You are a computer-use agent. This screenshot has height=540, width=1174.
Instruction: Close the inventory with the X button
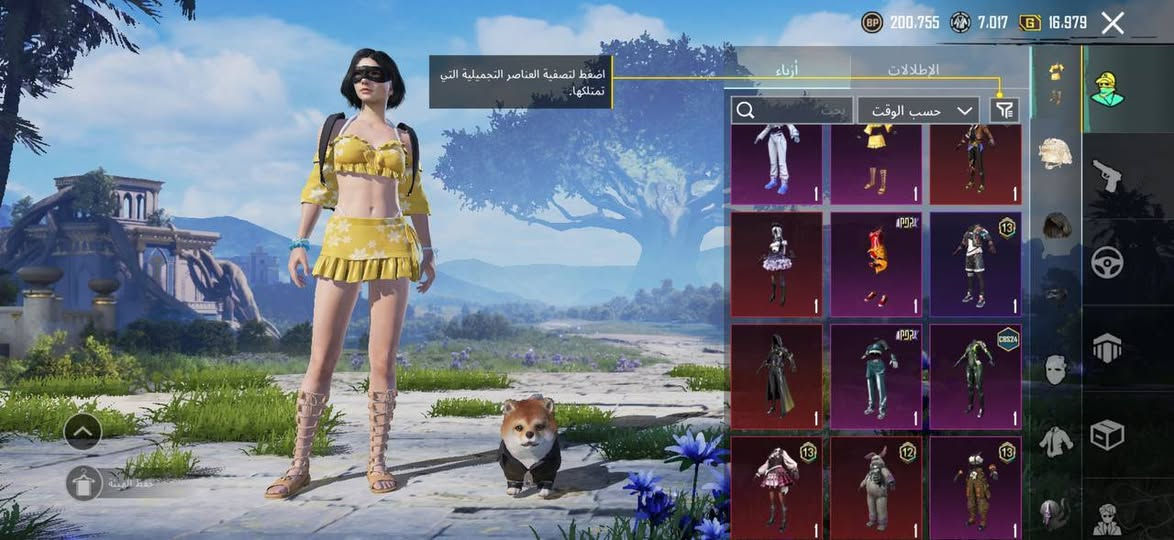[x=1112, y=24]
